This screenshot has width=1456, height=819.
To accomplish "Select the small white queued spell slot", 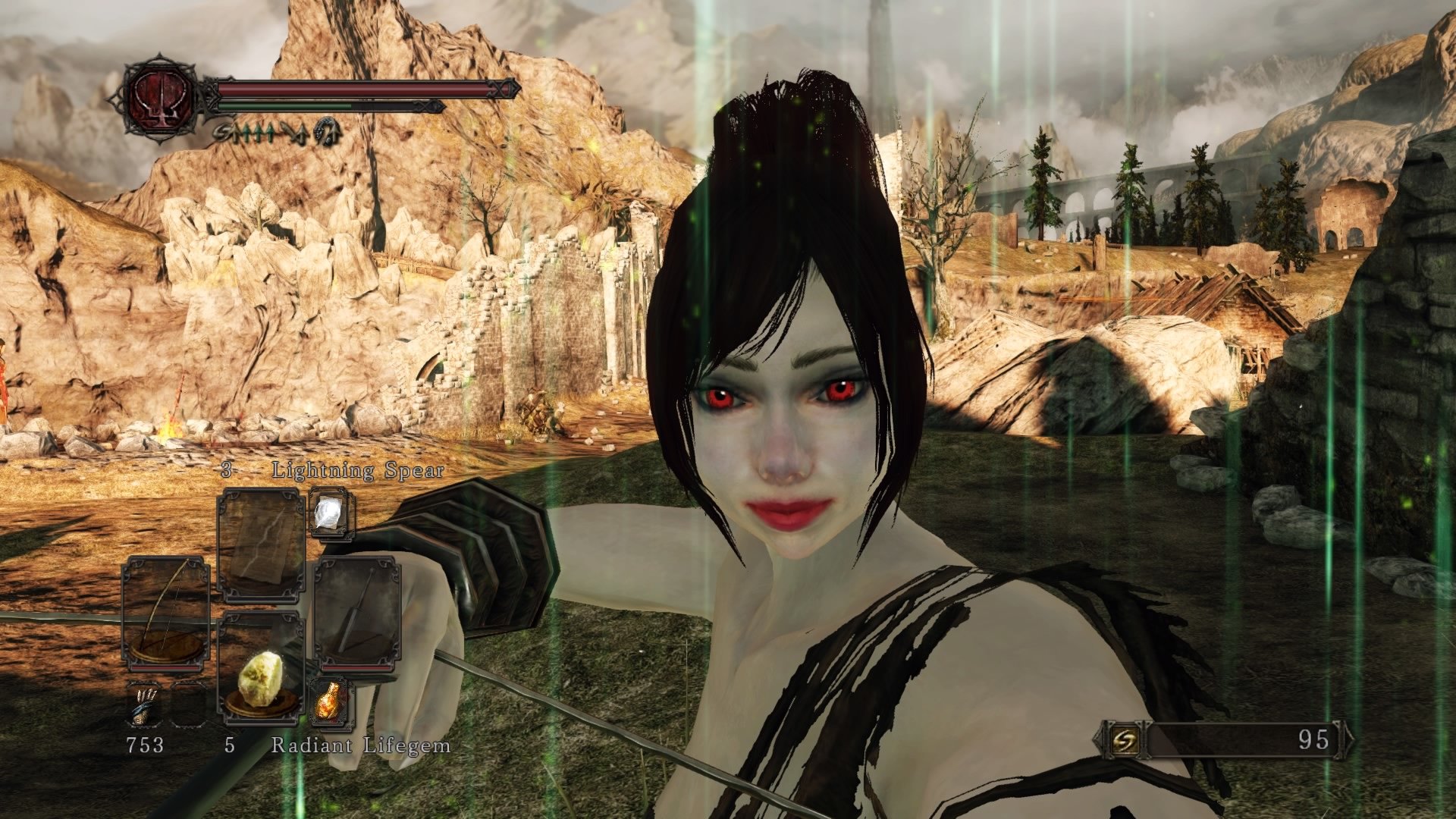I will point(330,512).
